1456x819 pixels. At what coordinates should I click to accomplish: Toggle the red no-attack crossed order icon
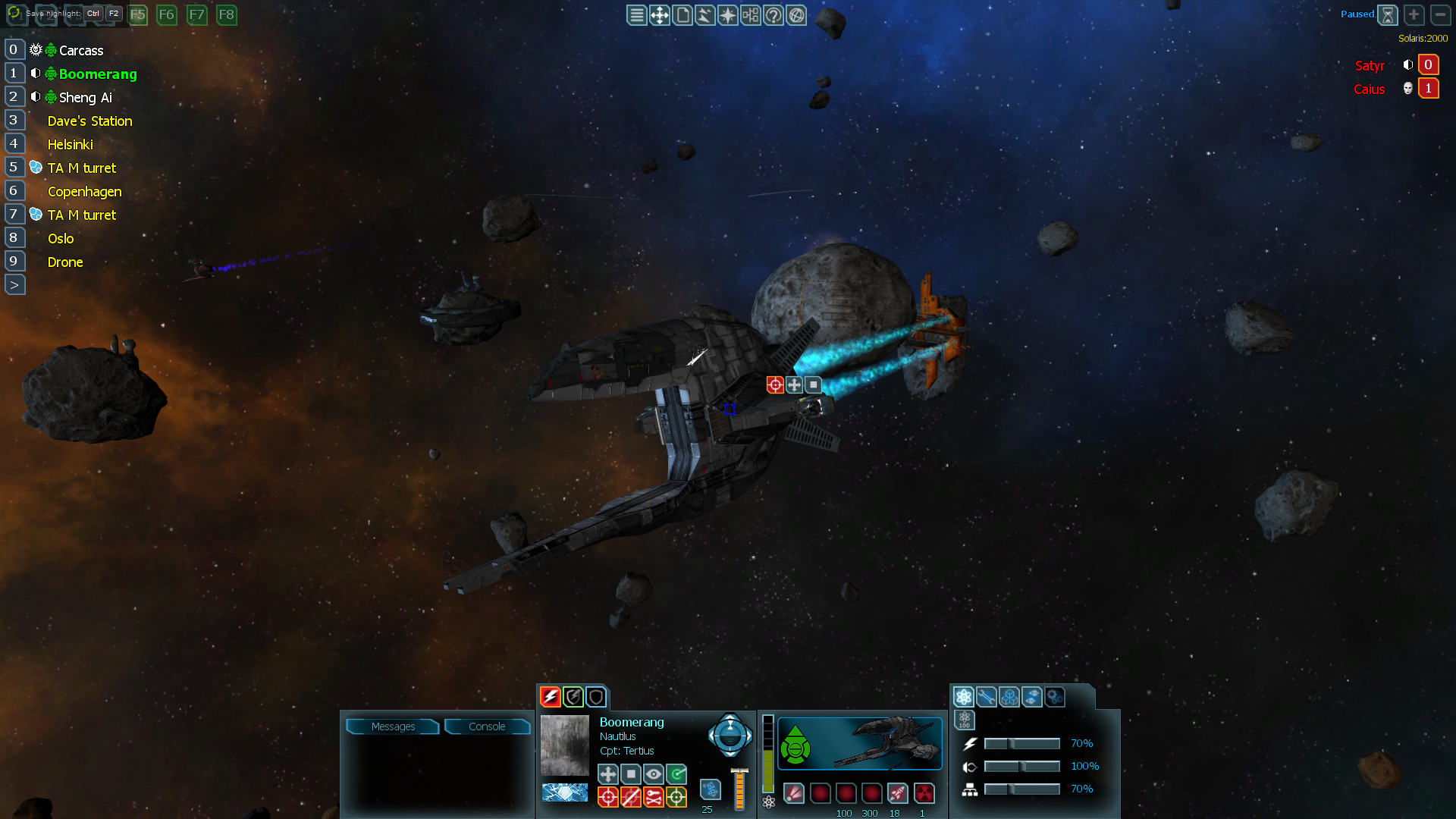[632, 796]
